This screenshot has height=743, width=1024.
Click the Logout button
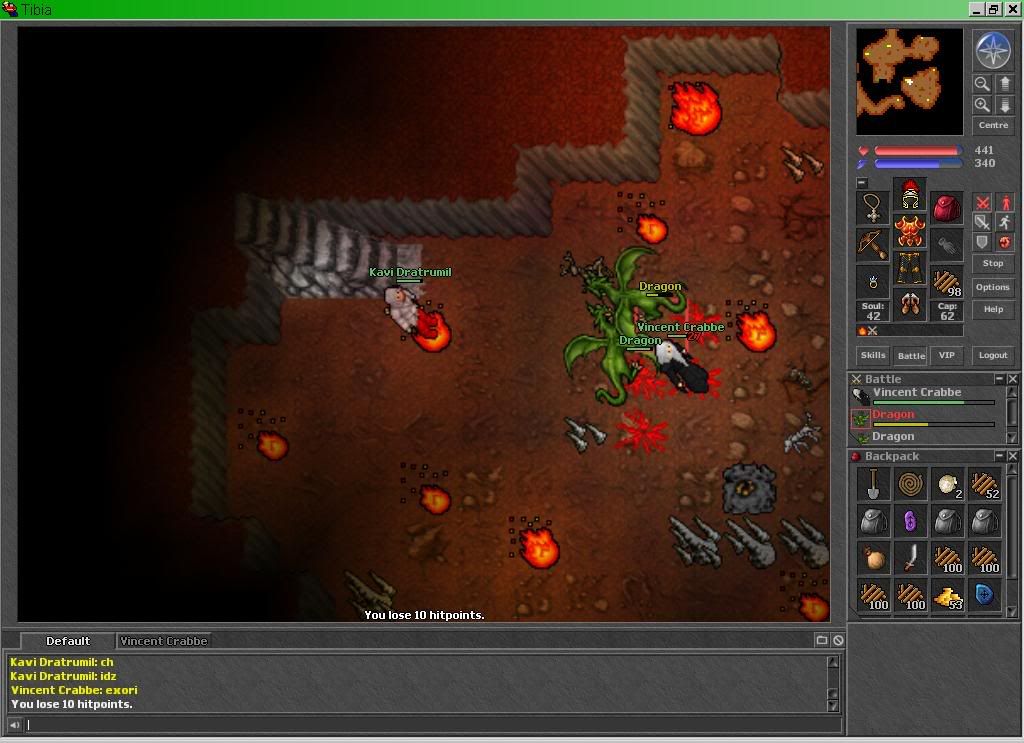tap(992, 355)
